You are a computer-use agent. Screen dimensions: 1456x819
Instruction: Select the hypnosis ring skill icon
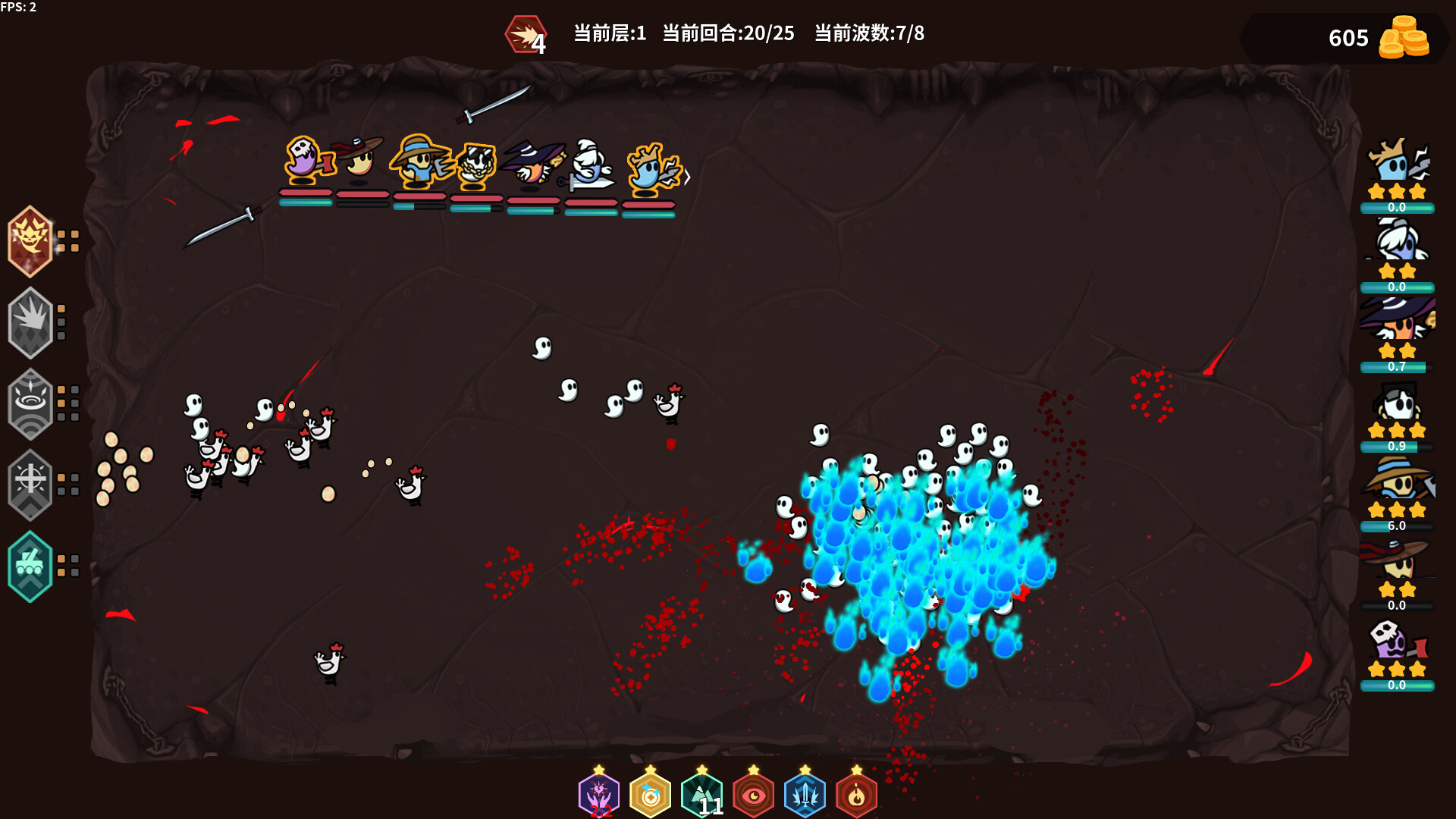point(30,403)
